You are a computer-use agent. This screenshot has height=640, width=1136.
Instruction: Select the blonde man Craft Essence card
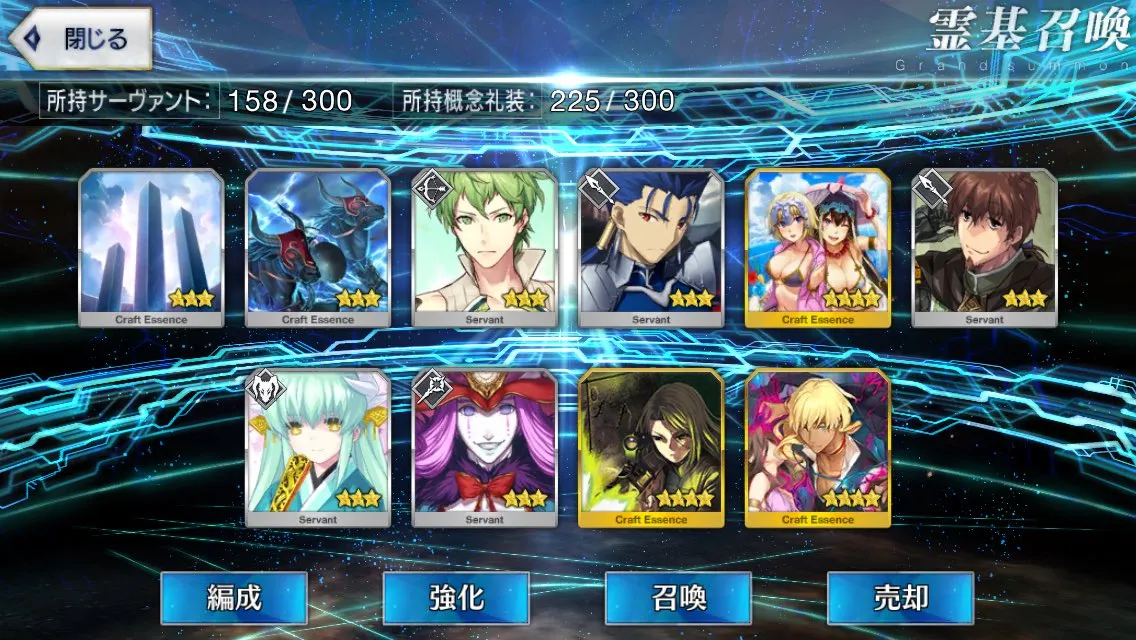coord(818,448)
